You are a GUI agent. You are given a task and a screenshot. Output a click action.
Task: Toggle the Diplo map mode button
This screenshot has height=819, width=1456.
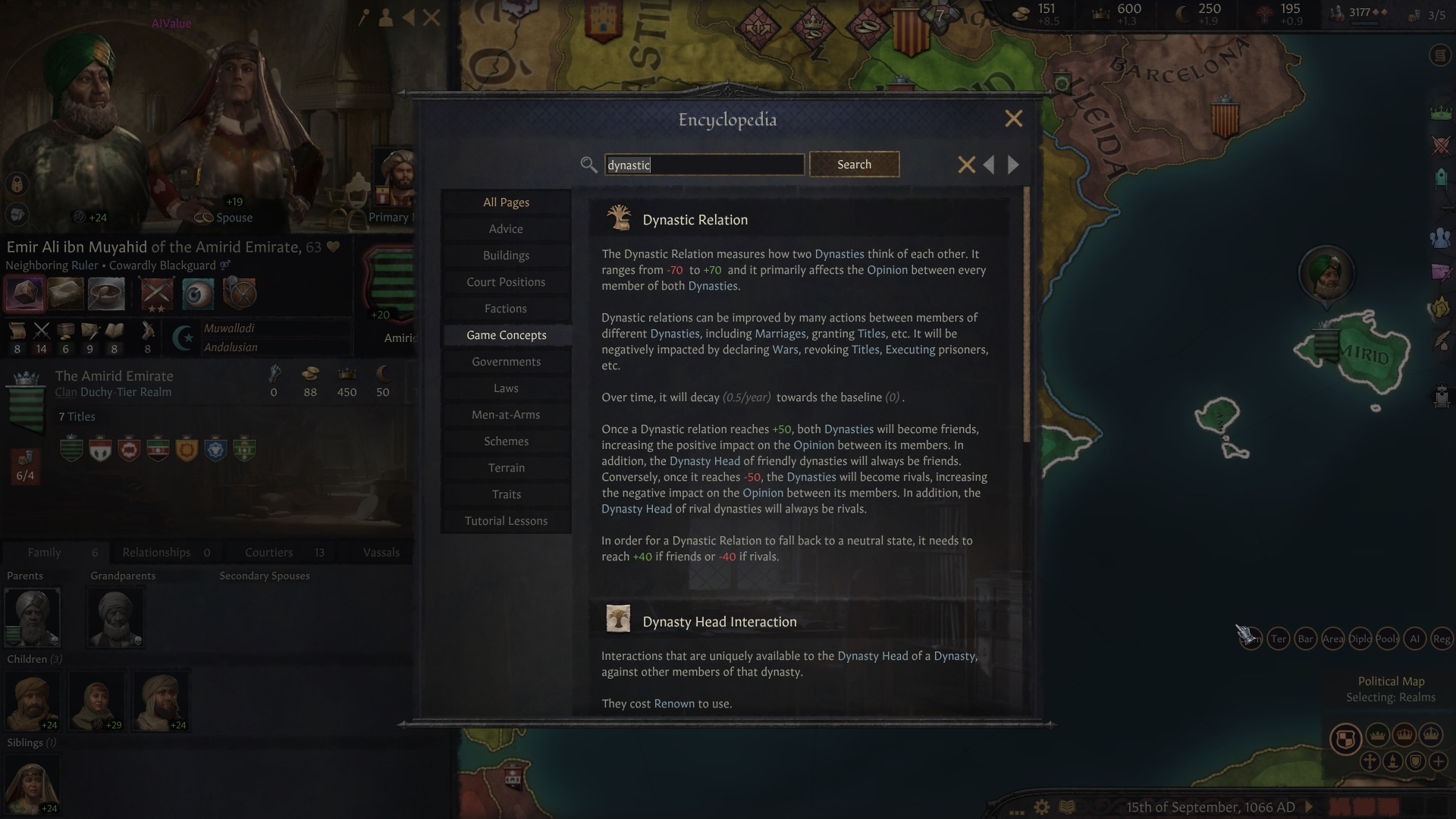1360,639
